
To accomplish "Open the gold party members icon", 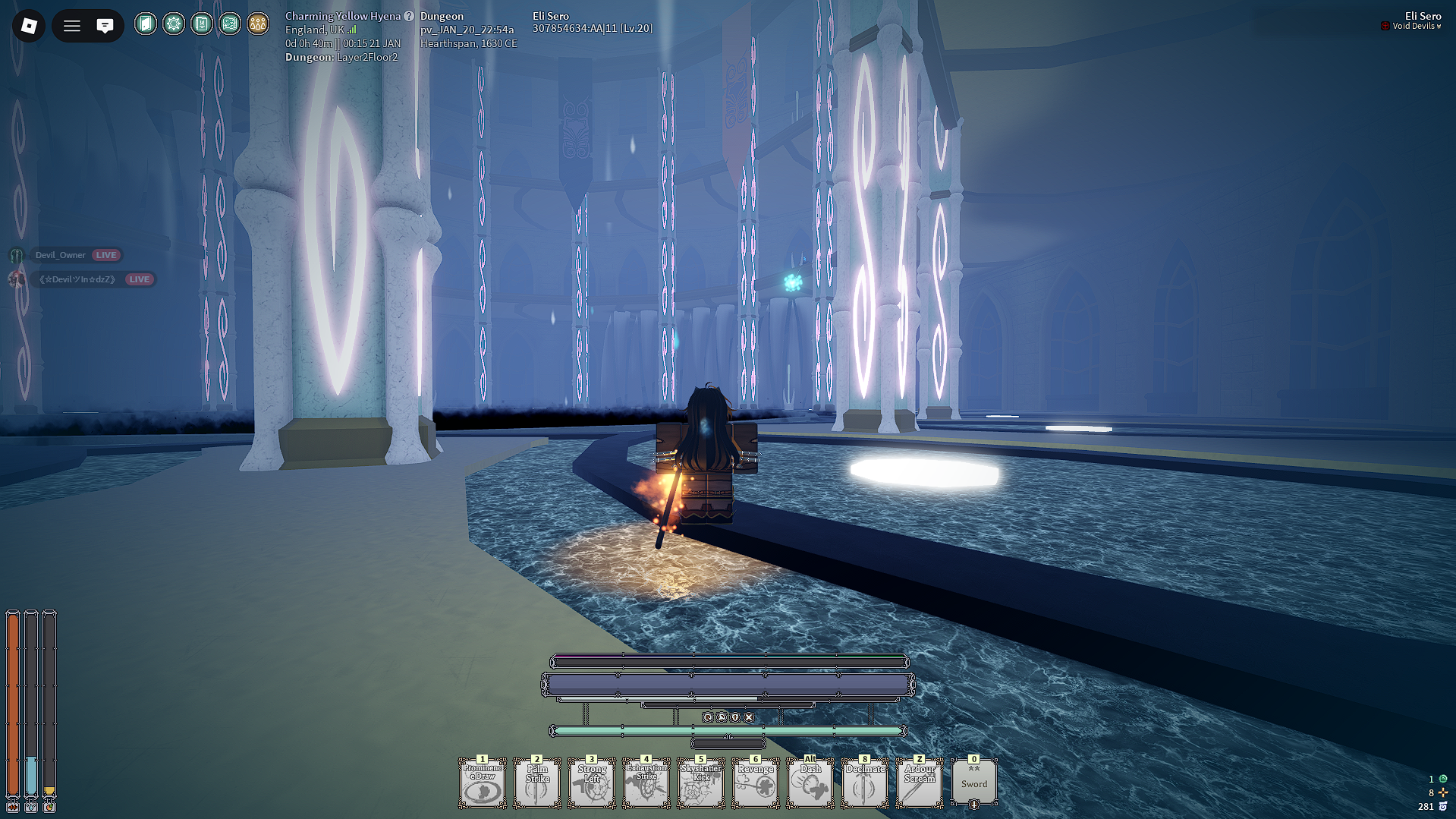I will coord(258,24).
